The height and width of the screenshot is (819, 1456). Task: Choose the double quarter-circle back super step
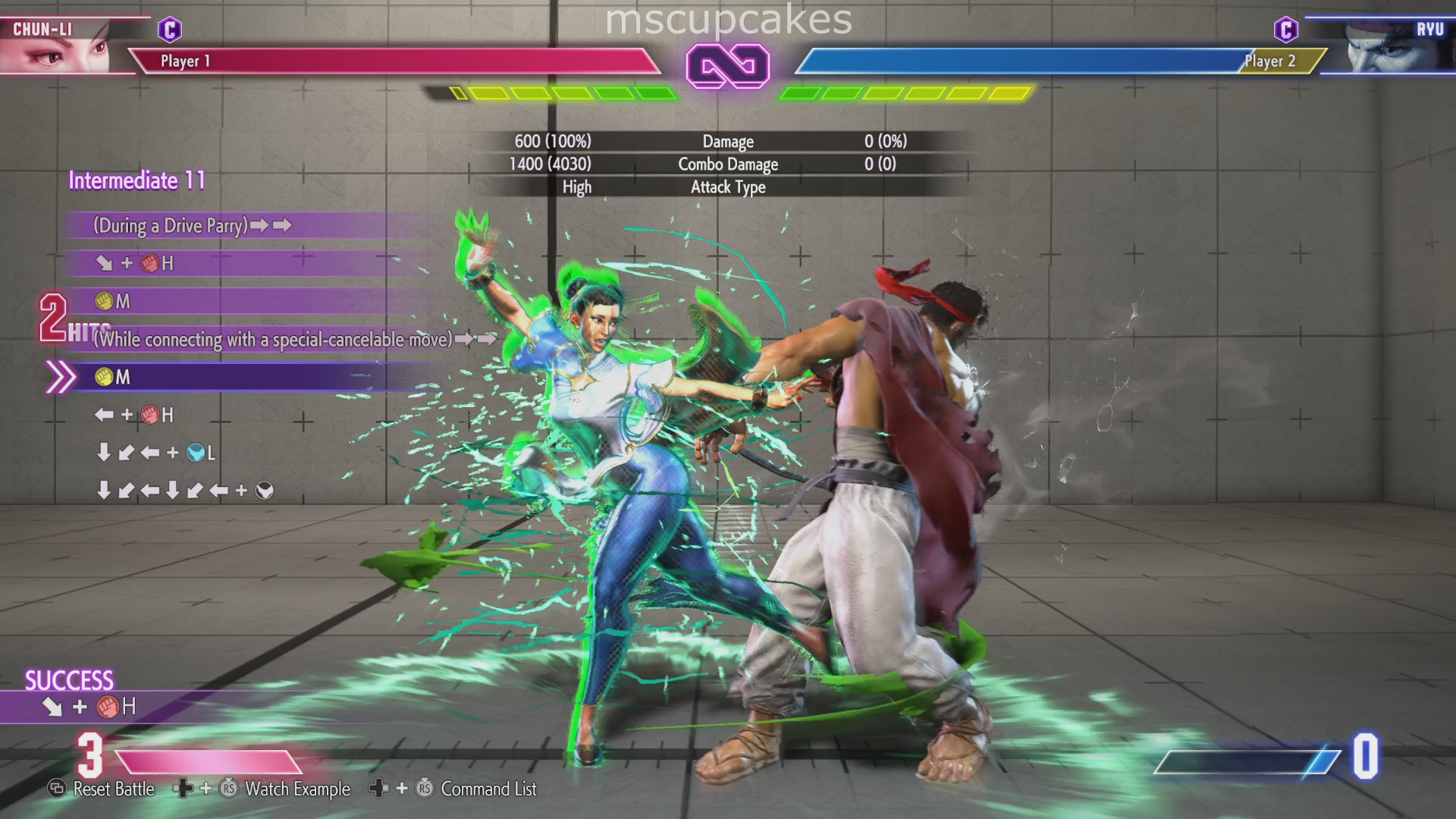point(185,491)
